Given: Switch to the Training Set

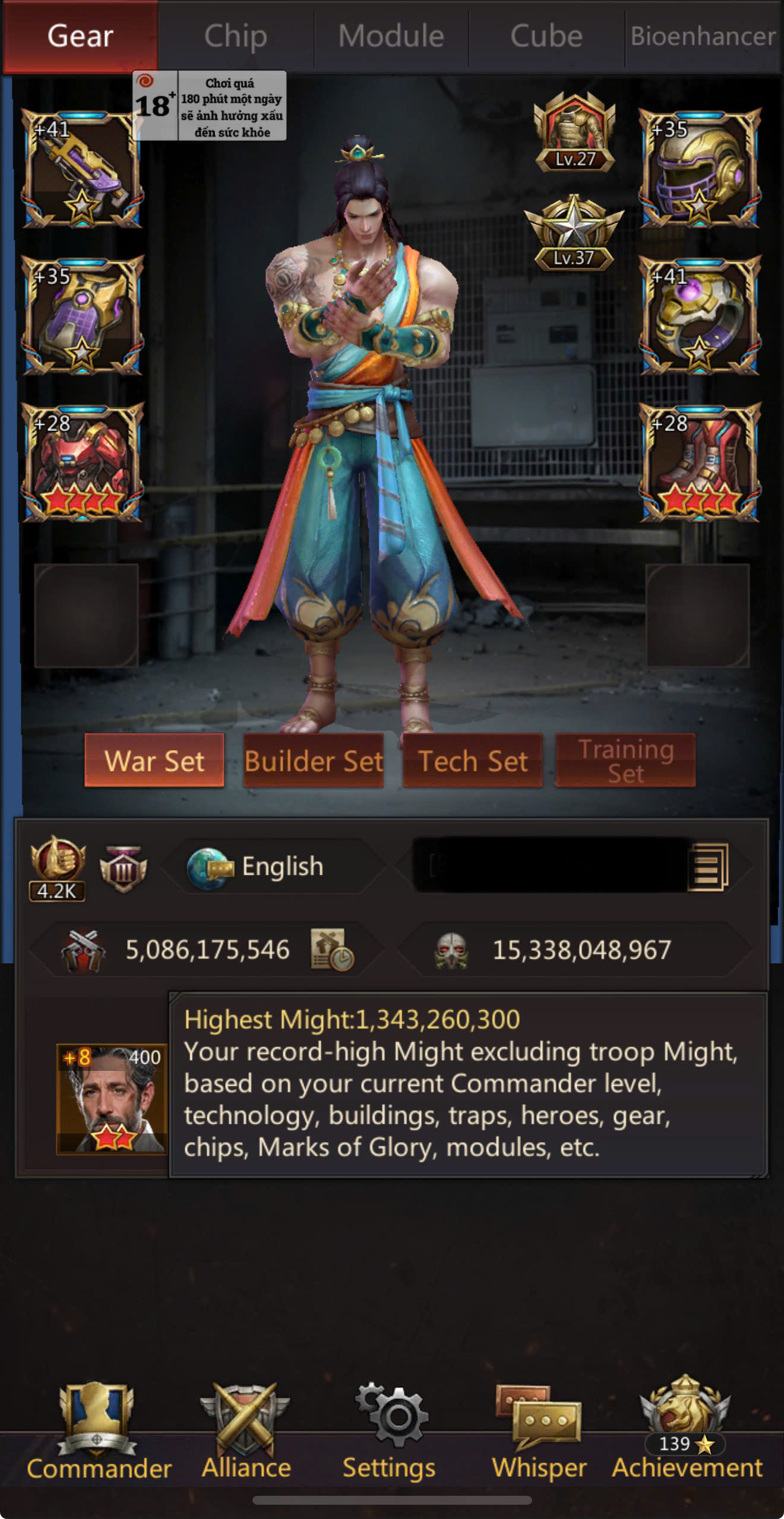Looking at the screenshot, I should point(625,761).
